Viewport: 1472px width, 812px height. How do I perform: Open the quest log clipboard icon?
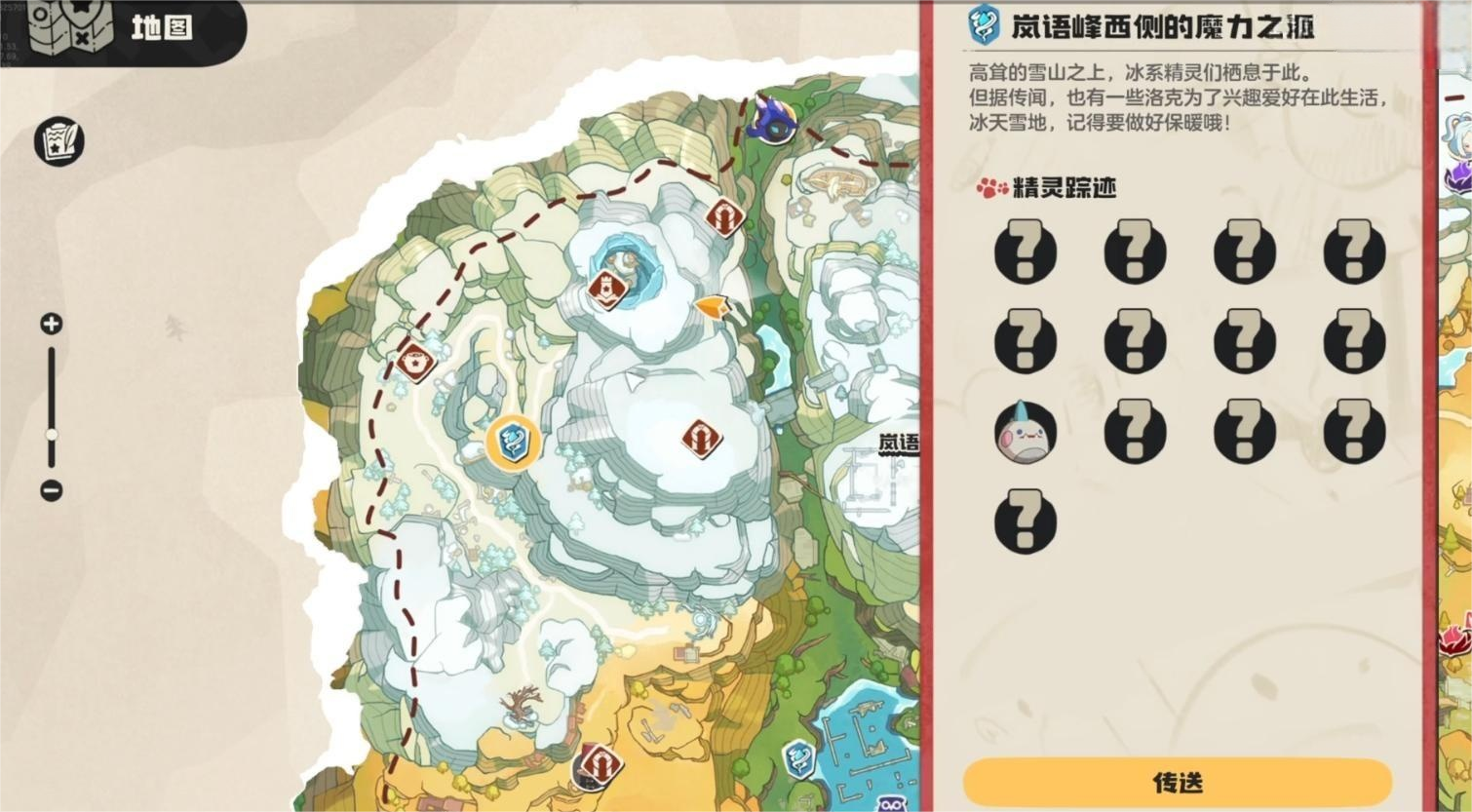(x=57, y=141)
